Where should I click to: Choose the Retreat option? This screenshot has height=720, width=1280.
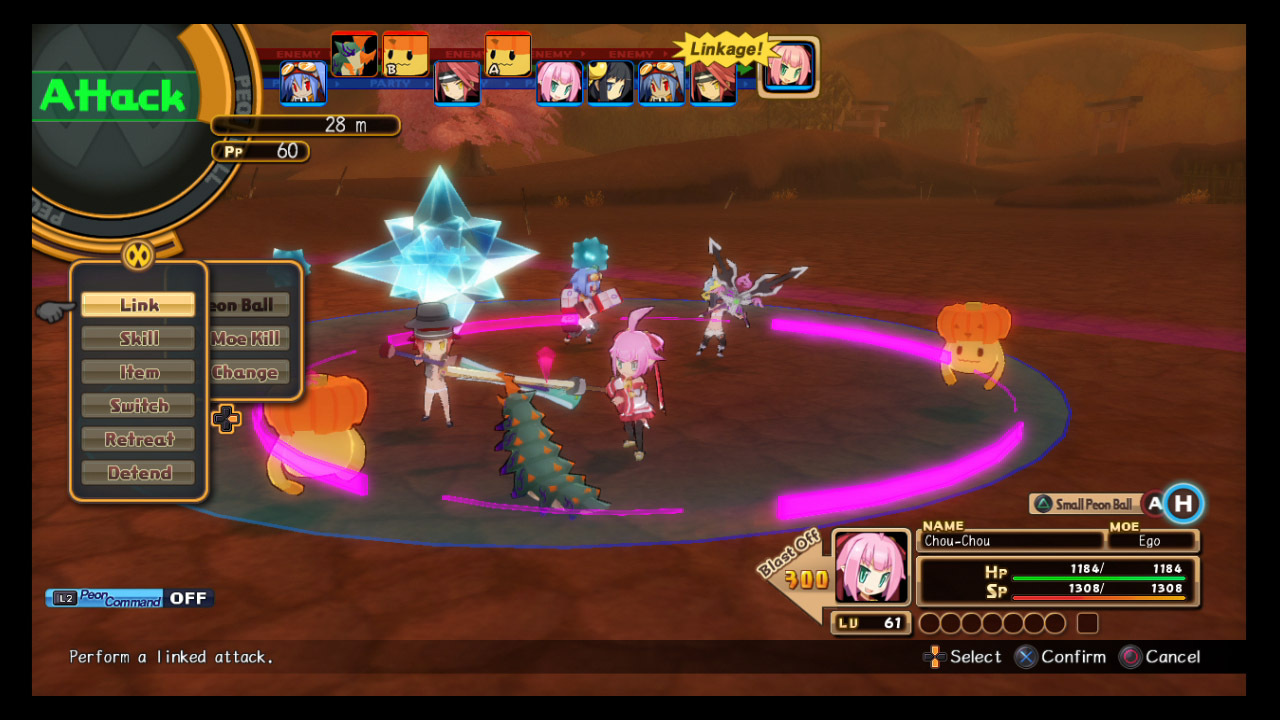138,440
